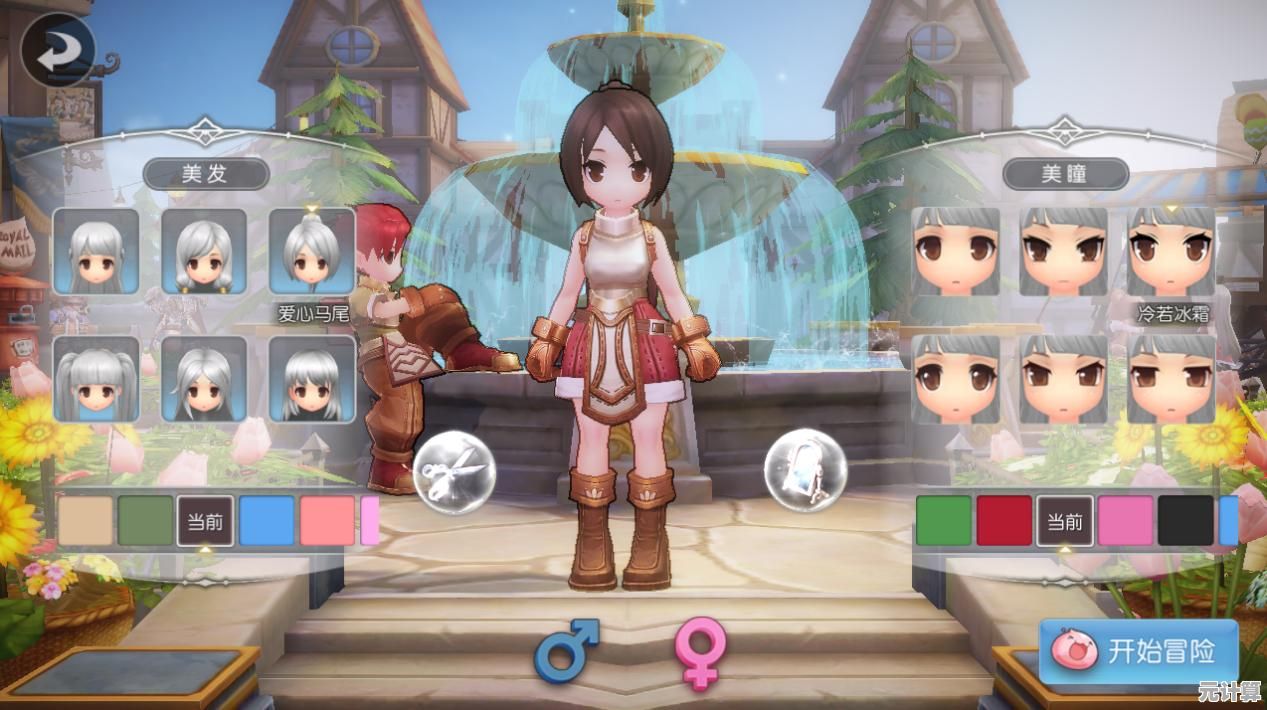
Task: Select the 爱心马尾 ponytail hairstyle
Action: 312,251
